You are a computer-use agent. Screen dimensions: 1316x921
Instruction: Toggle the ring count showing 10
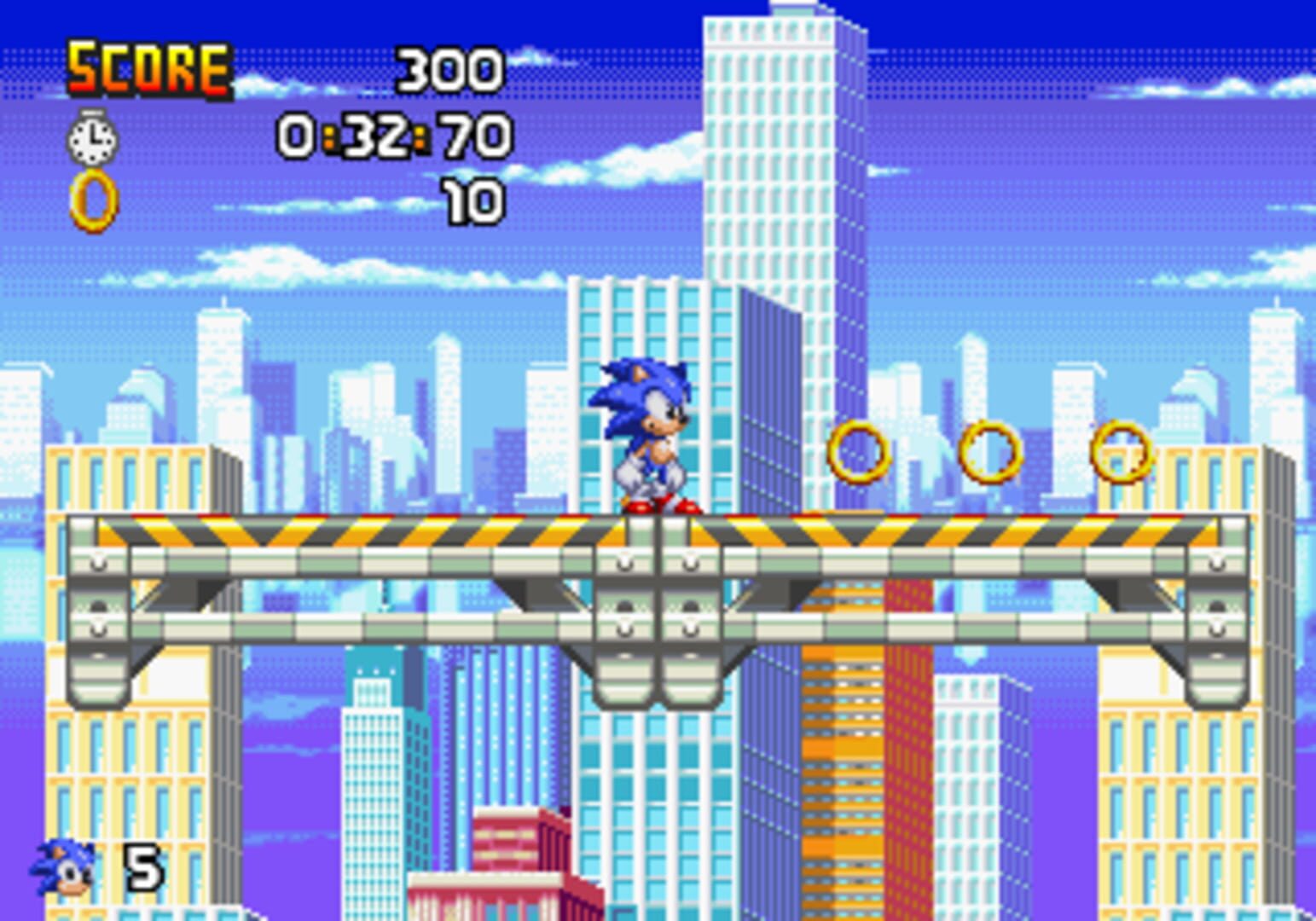tap(475, 200)
